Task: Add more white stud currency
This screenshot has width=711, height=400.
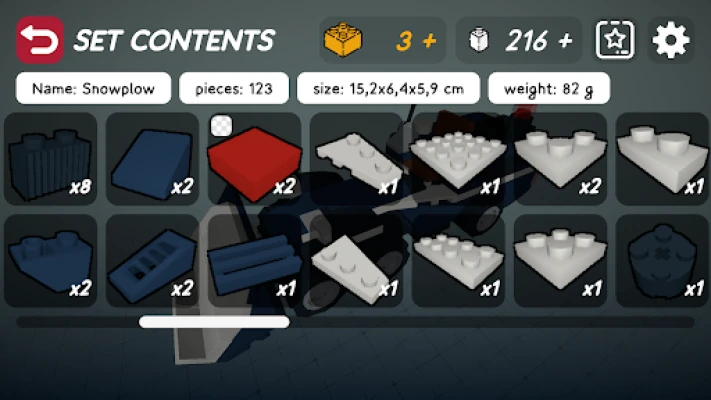Action: tap(565, 41)
